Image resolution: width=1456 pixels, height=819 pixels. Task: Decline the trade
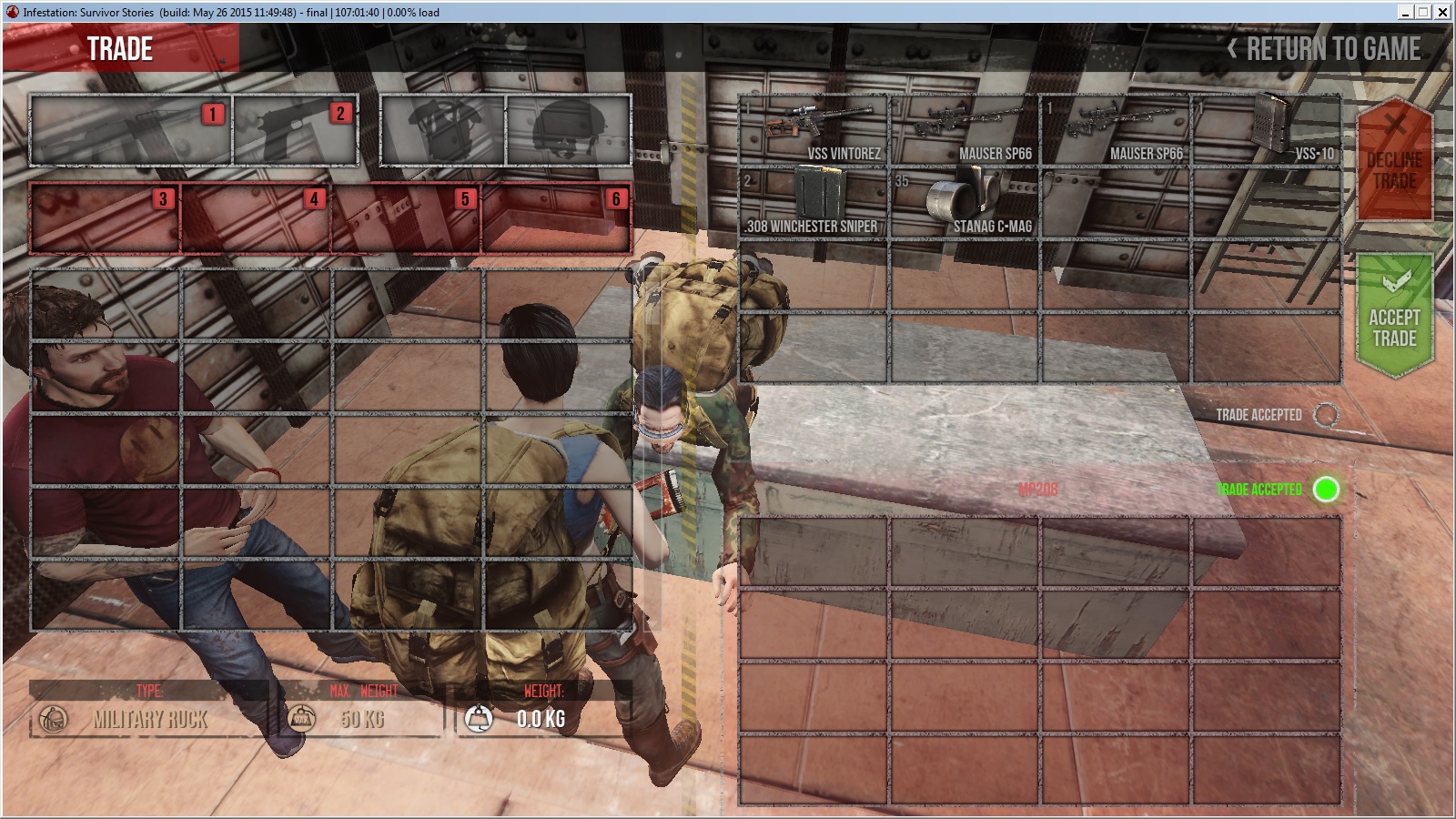[1394, 159]
